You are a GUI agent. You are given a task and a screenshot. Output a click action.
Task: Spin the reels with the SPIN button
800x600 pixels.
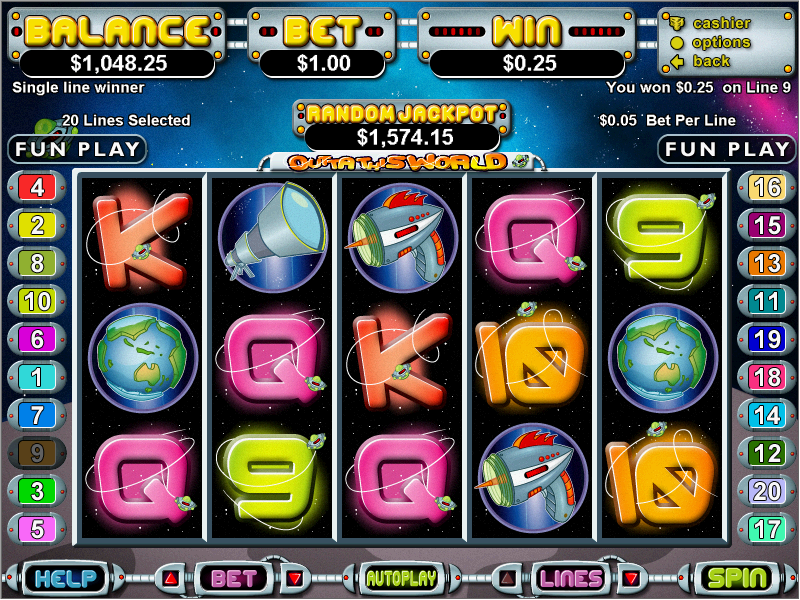737,578
